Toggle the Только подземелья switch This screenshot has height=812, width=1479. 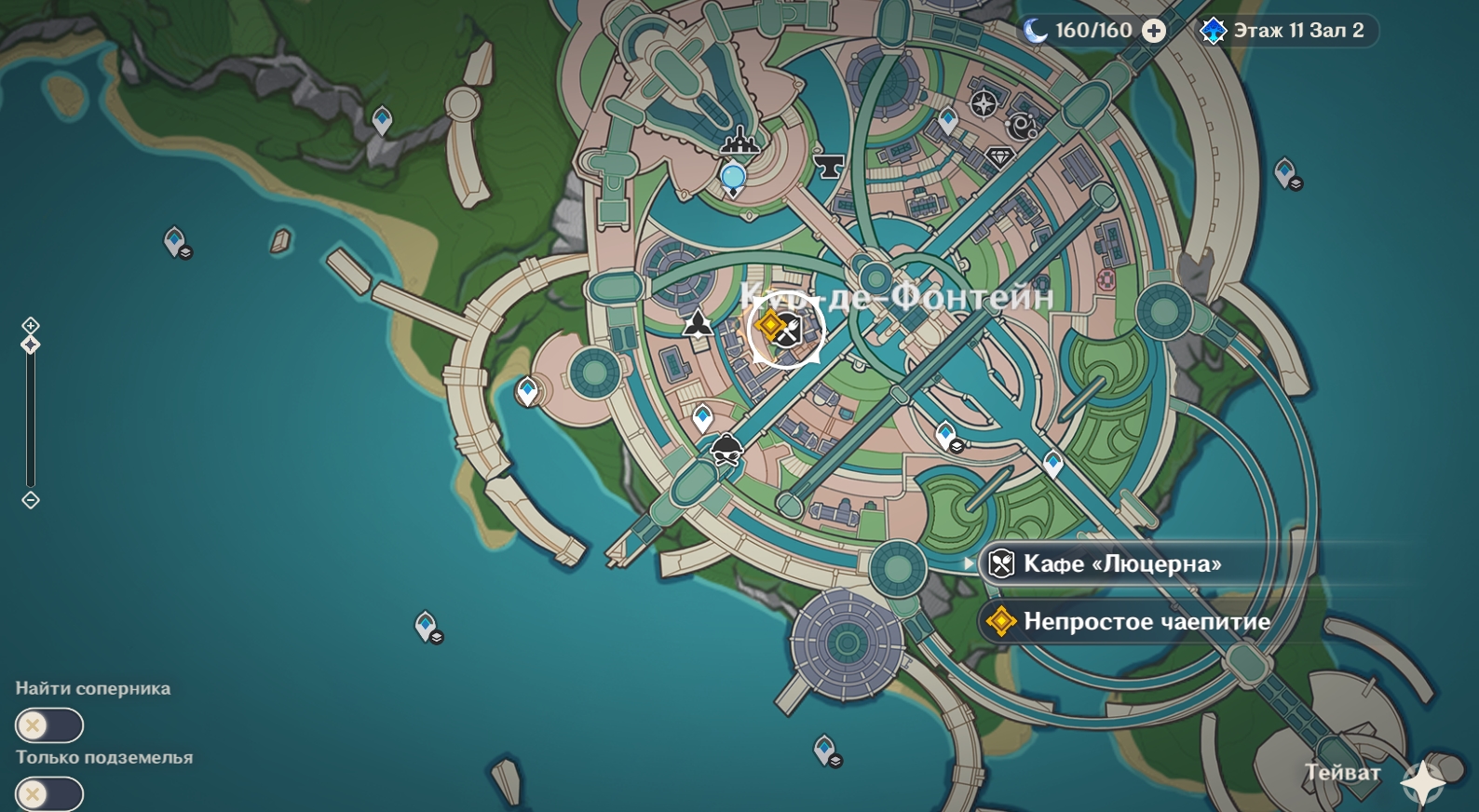pos(48,794)
